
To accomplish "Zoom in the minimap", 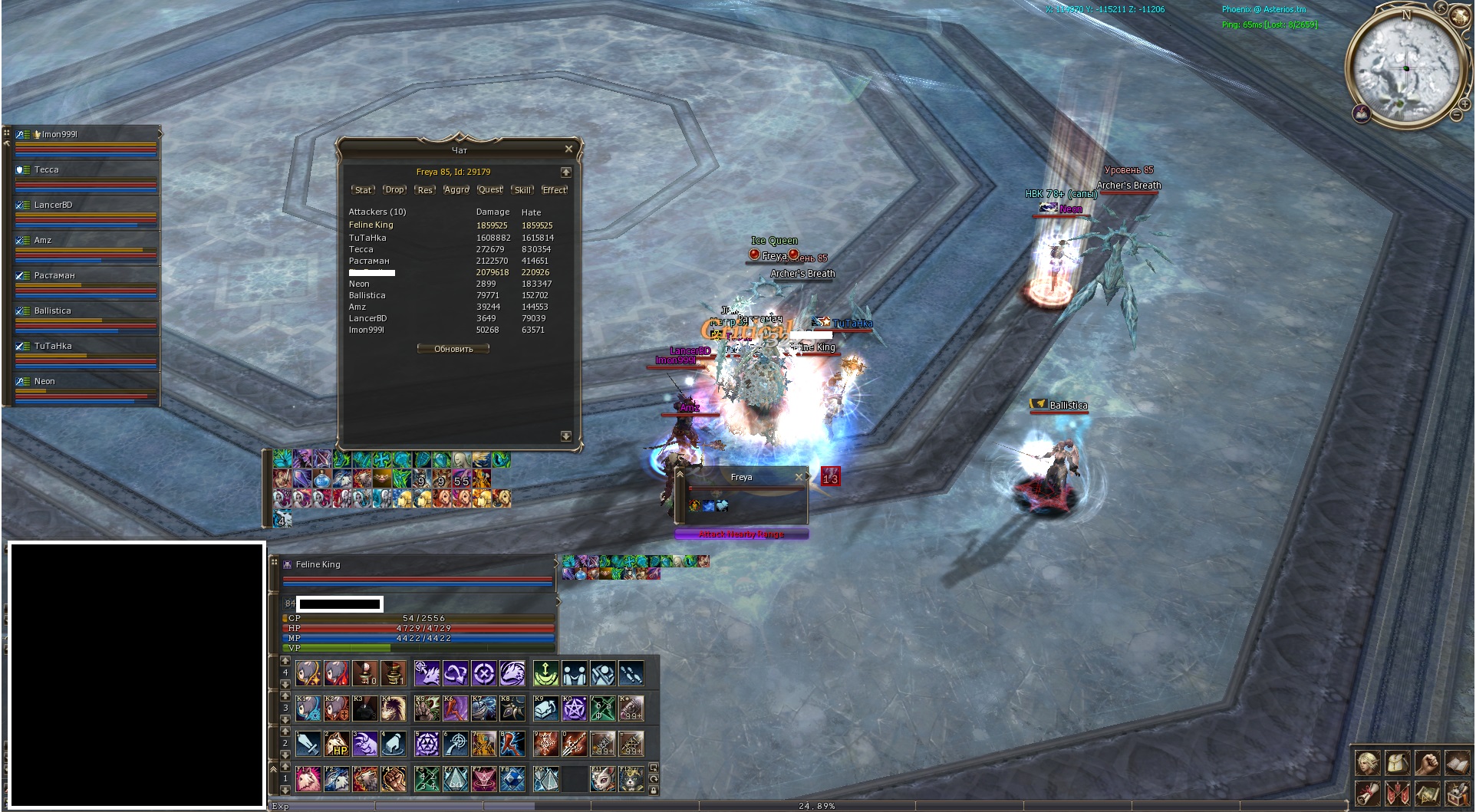I will pyautogui.click(x=1464, y=104).
